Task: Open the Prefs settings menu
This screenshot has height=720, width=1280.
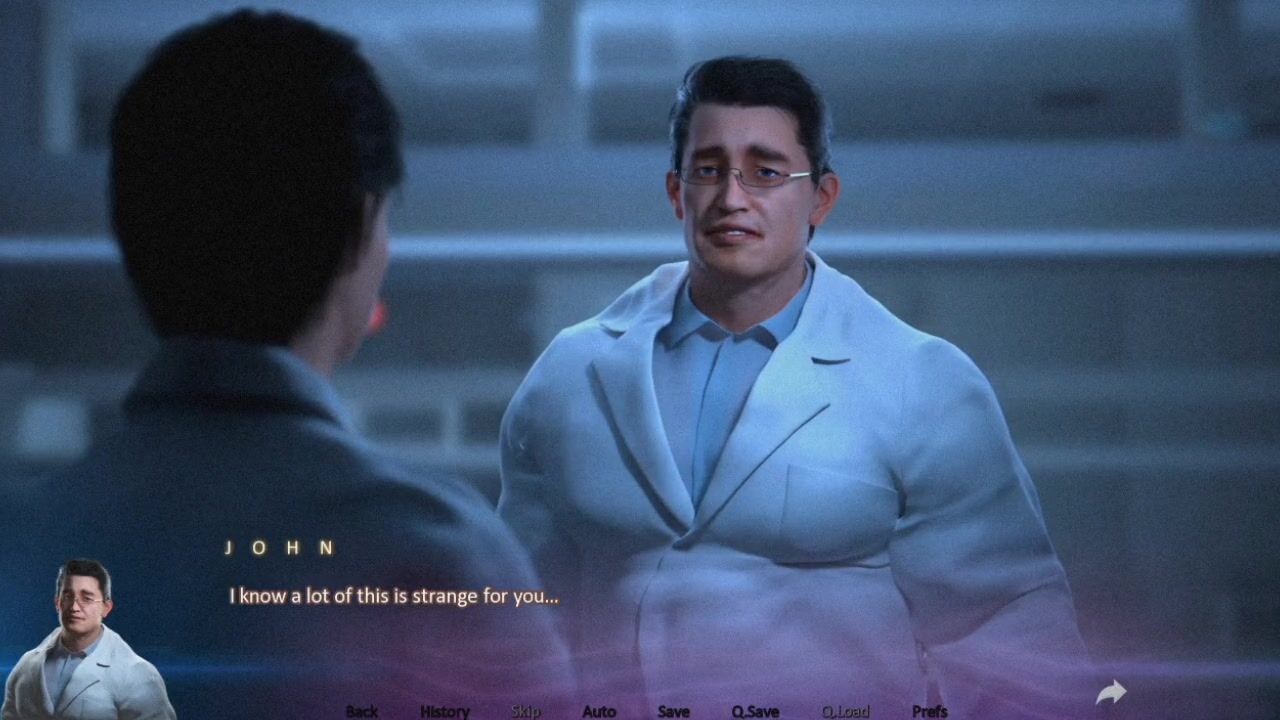Action: [x=930, y=711]
